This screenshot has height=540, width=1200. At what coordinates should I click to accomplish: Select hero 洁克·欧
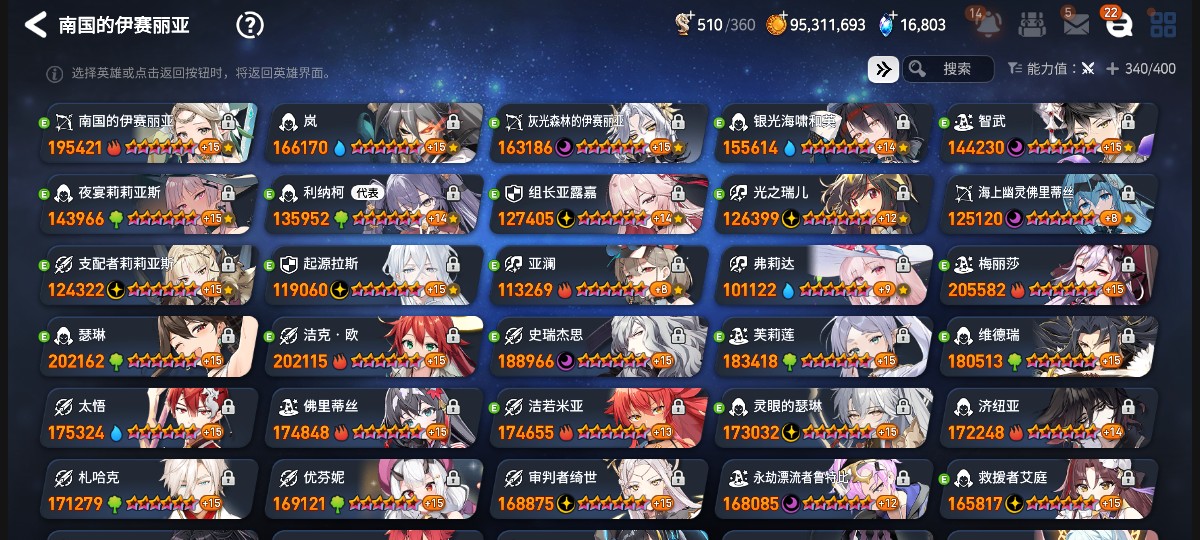pyautogui.click(x=377, y=347)
